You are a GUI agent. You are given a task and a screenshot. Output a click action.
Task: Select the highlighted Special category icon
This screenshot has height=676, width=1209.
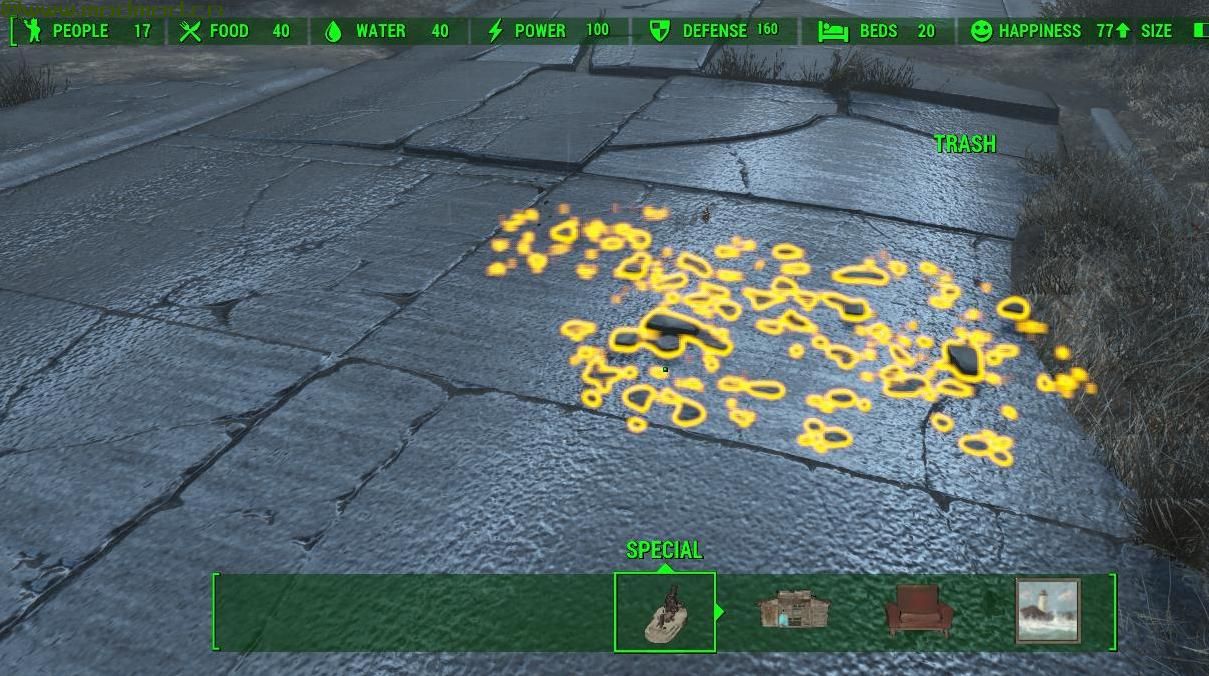[x=665, y=612]
